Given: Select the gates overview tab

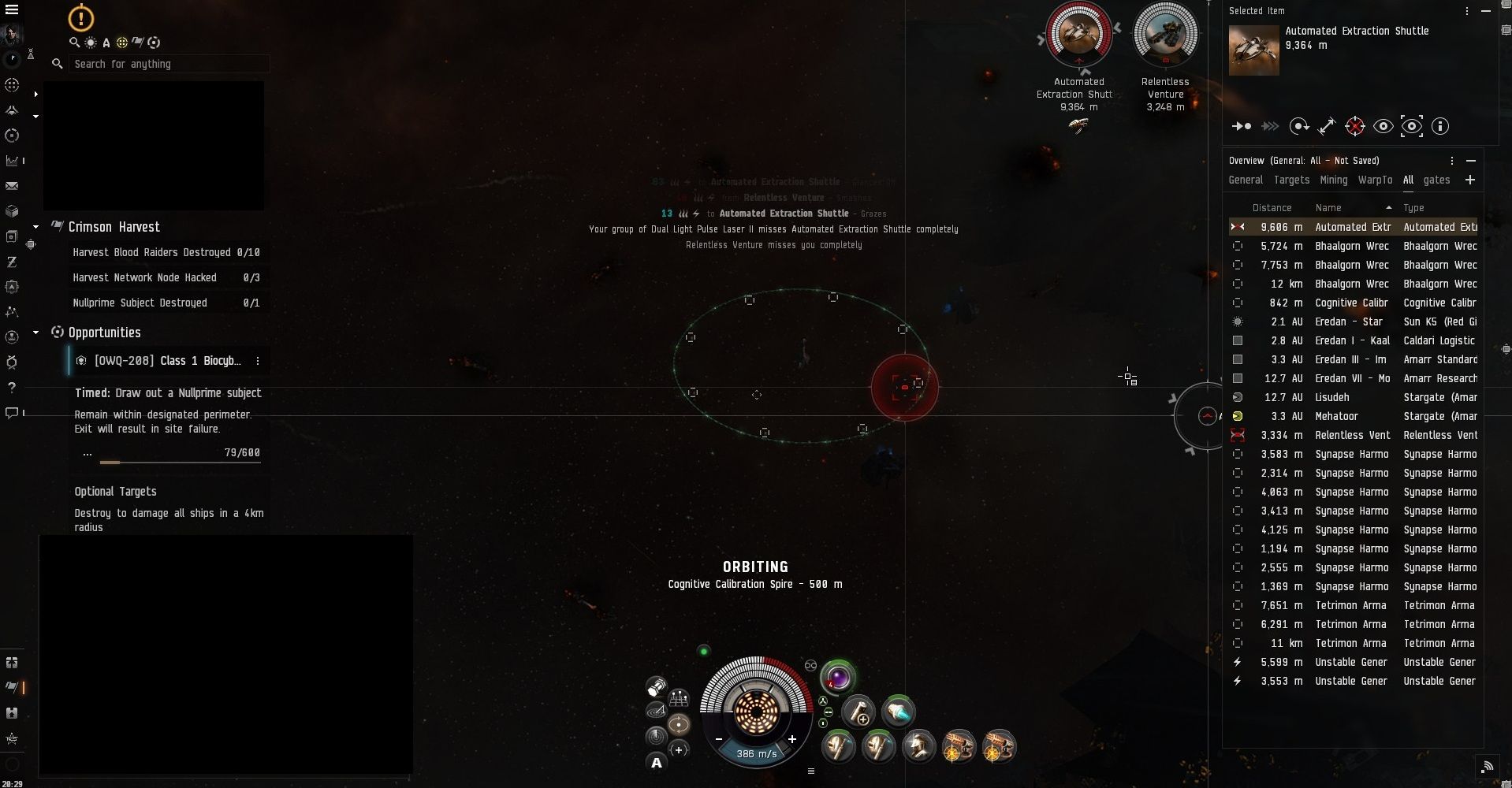Looking at the screenshot, I should pos(1436,180).
